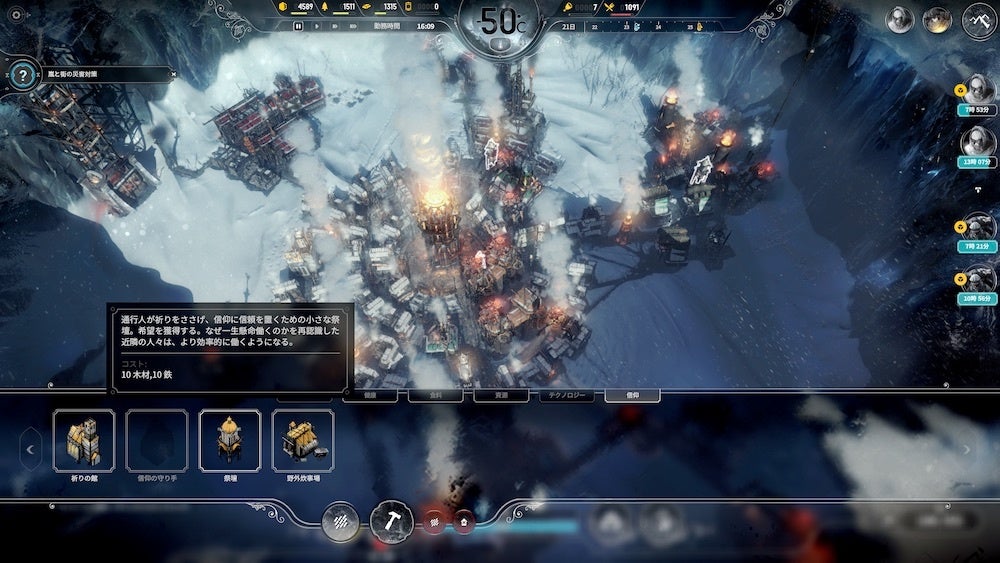Screen dimensions: 1000x563
Task: Open the hammer construction menu
Action: pyautogui.click(x=391, y=521)
